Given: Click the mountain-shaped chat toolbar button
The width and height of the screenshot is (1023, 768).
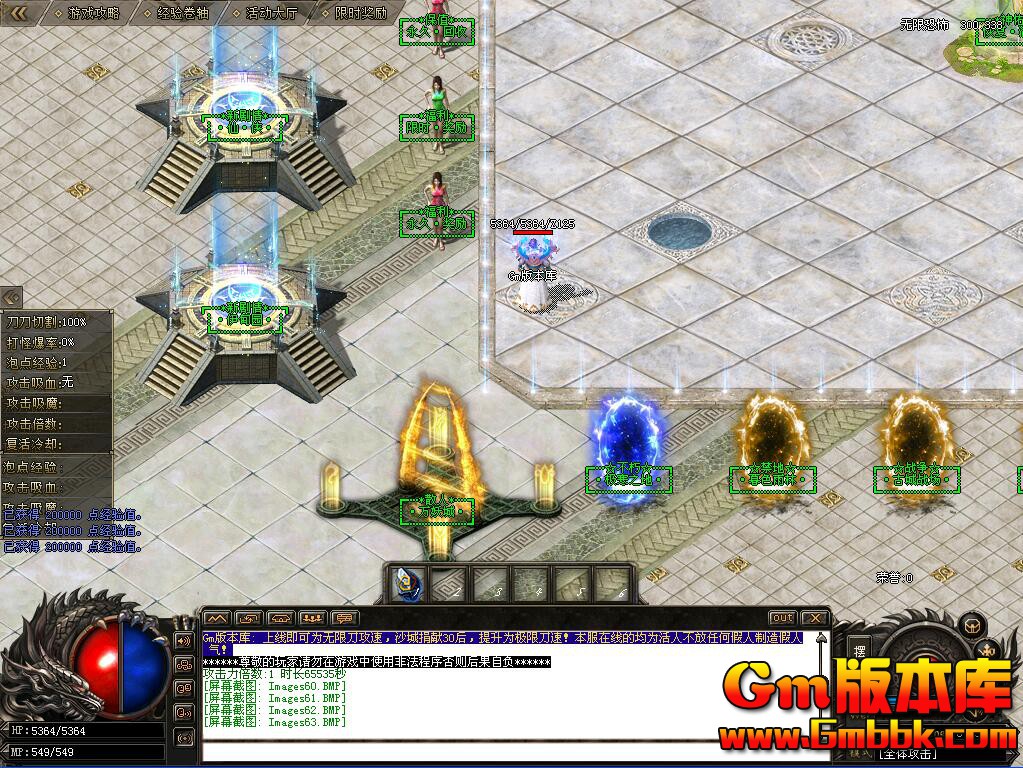Looking at the screenshot, I should [x=217, y=618].
